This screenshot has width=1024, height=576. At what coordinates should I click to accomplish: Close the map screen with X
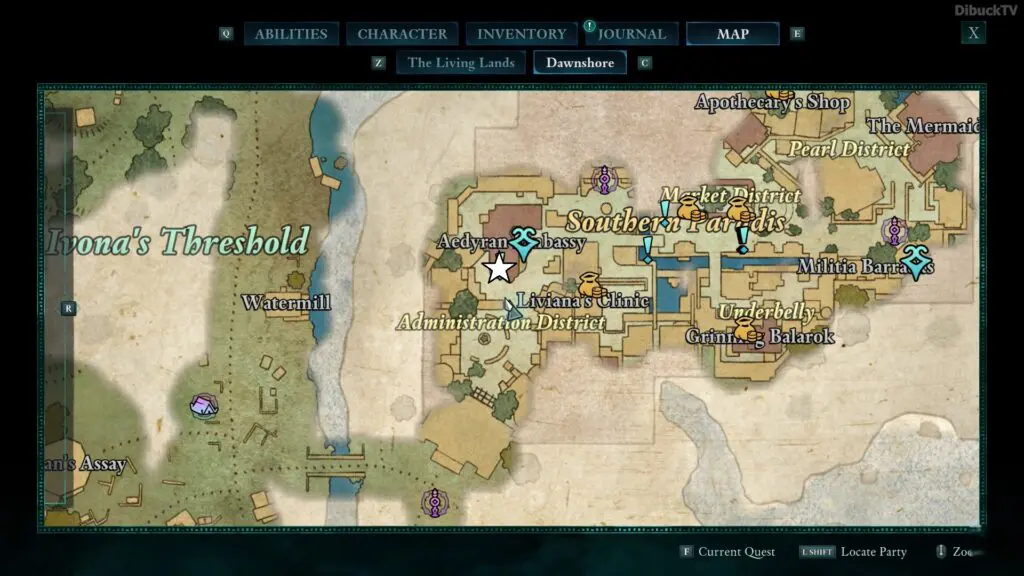(973, 33)
